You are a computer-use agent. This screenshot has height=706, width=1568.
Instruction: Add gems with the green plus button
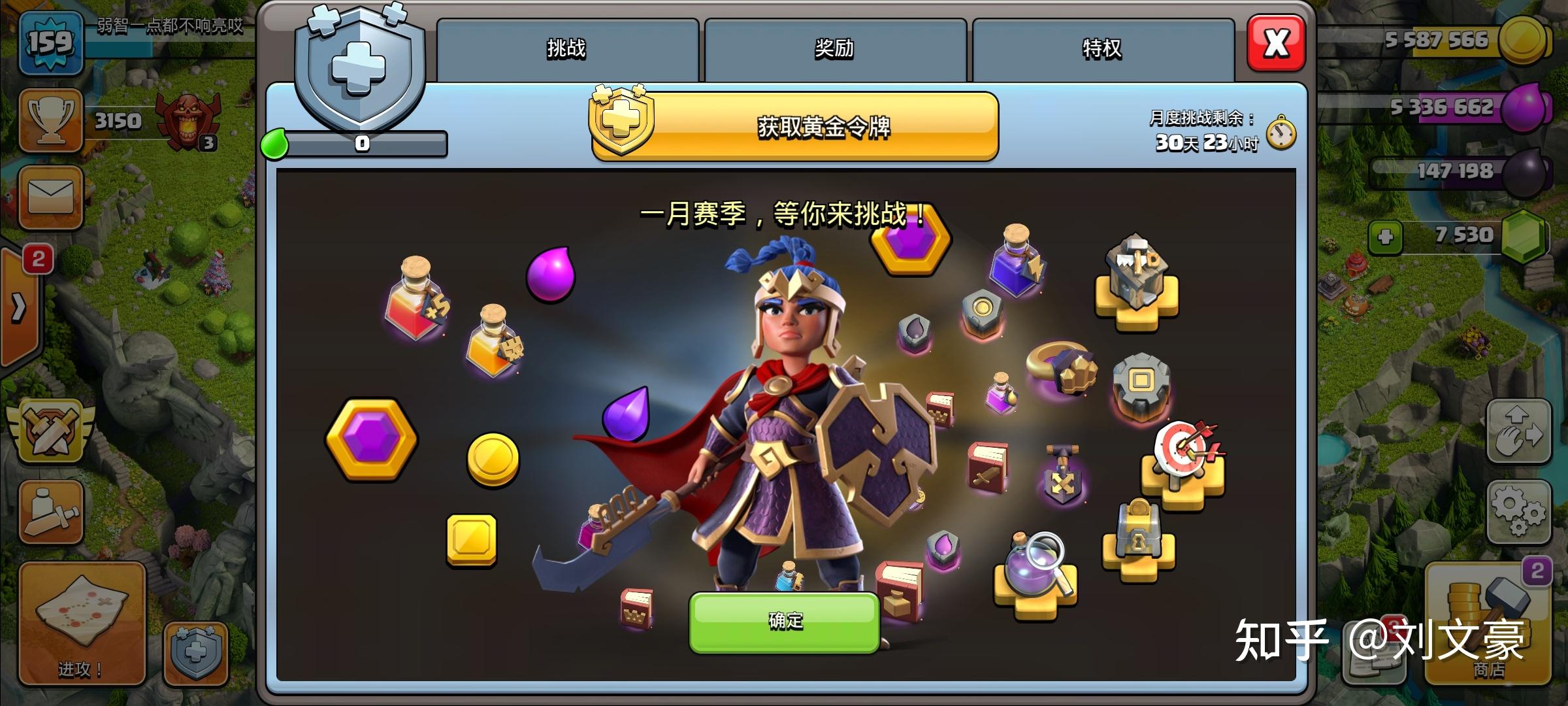coord(1385,237)
